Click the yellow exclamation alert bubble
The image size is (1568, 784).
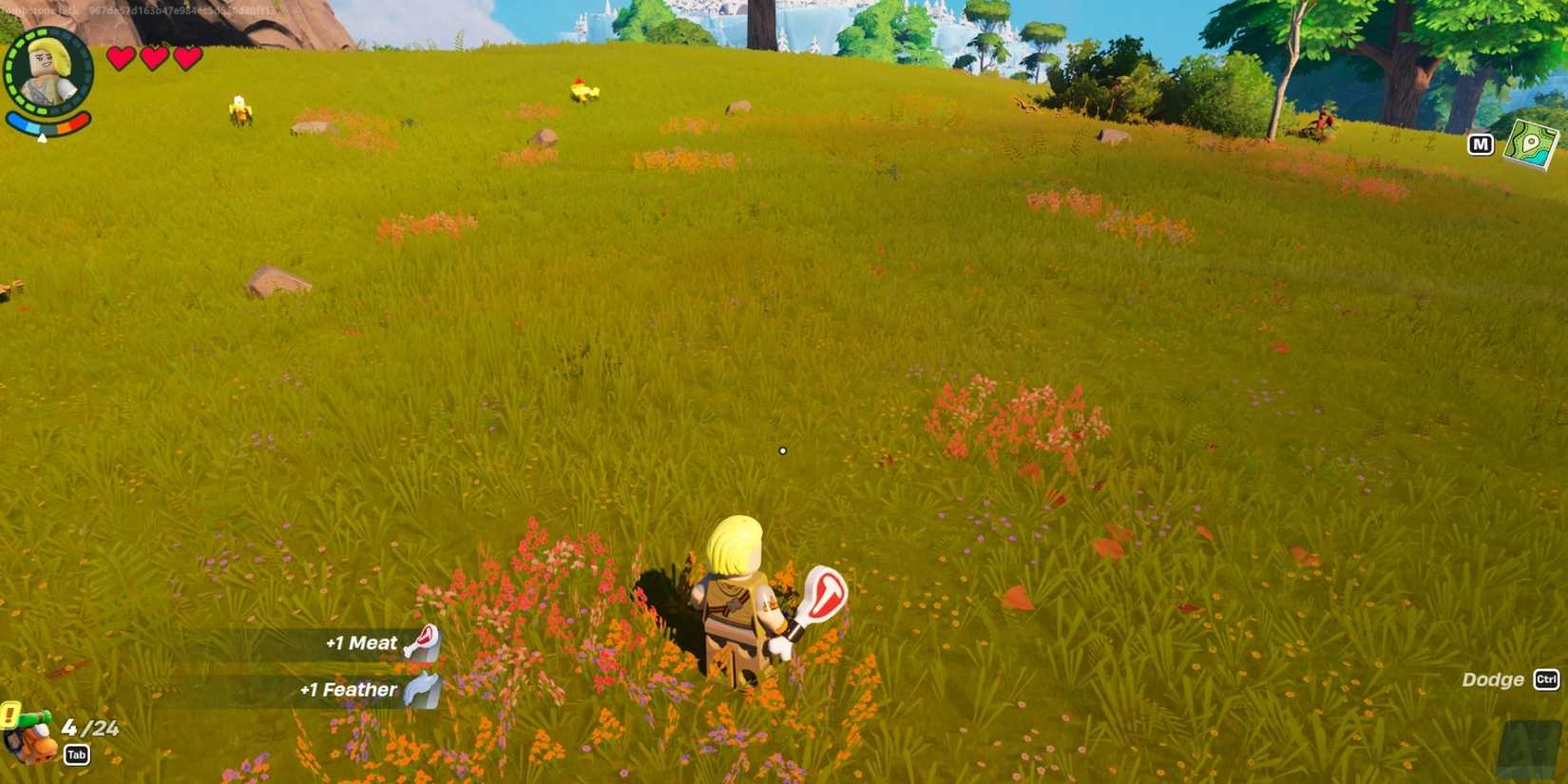pyautogui.click(x=10, y=713)
